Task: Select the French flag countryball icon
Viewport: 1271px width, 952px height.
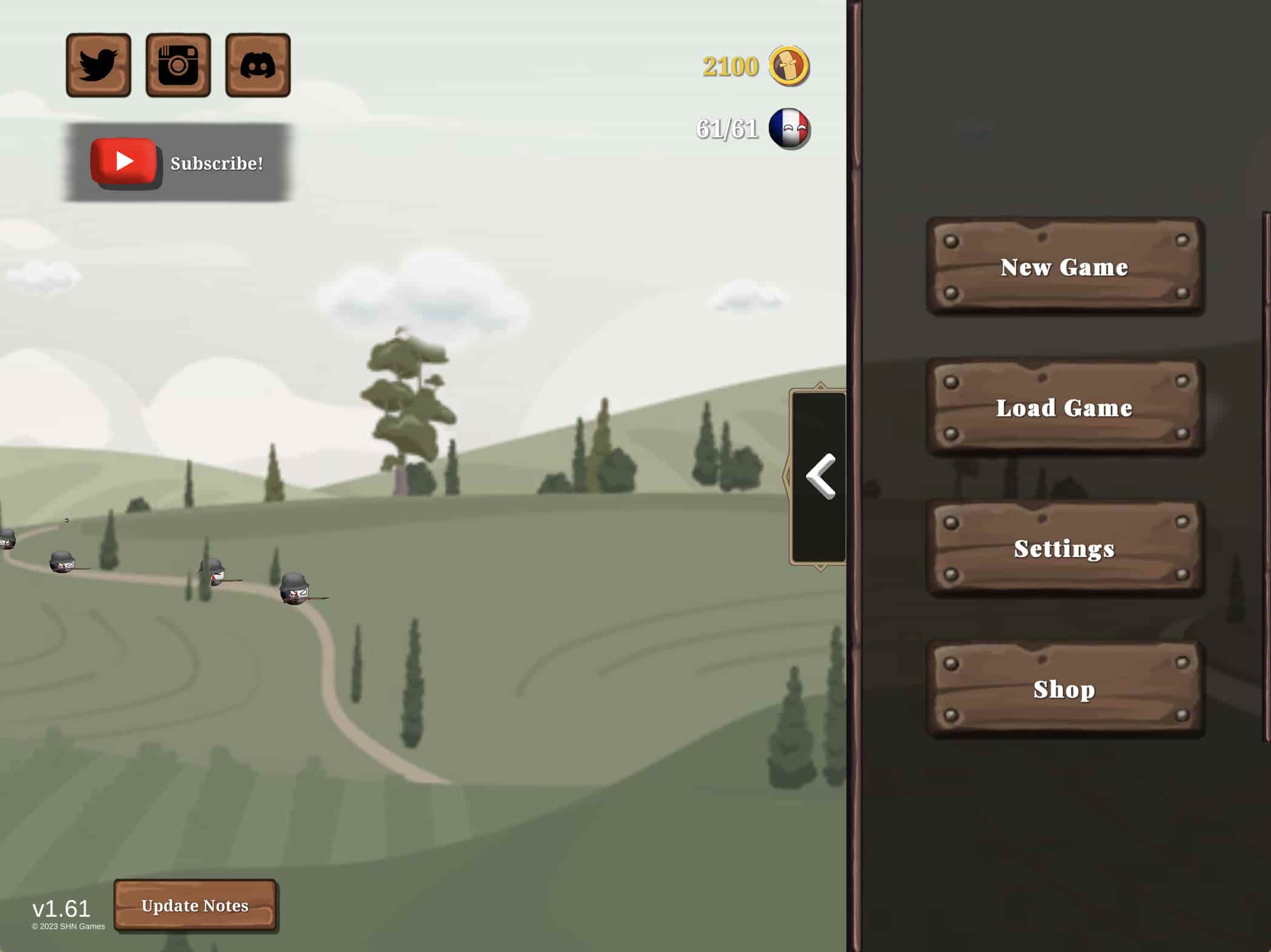Action: pos(789,129)
